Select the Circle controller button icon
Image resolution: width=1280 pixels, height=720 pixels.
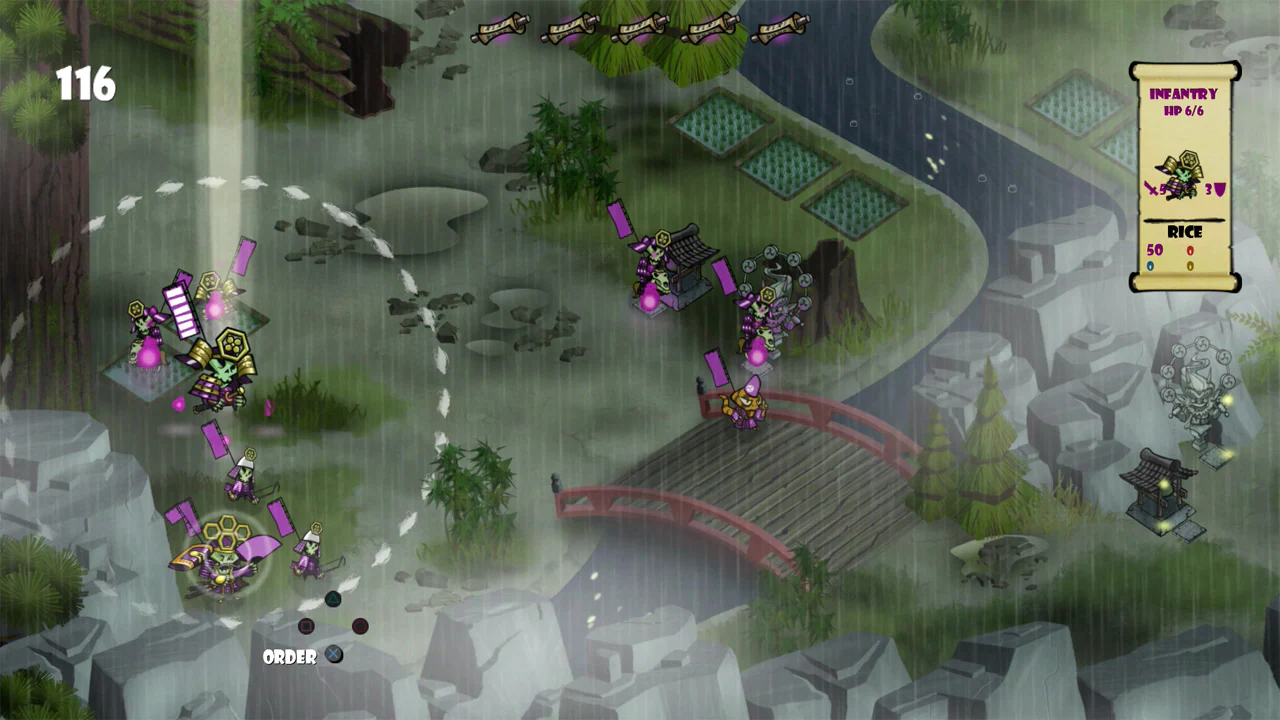[x=360, y=627]
